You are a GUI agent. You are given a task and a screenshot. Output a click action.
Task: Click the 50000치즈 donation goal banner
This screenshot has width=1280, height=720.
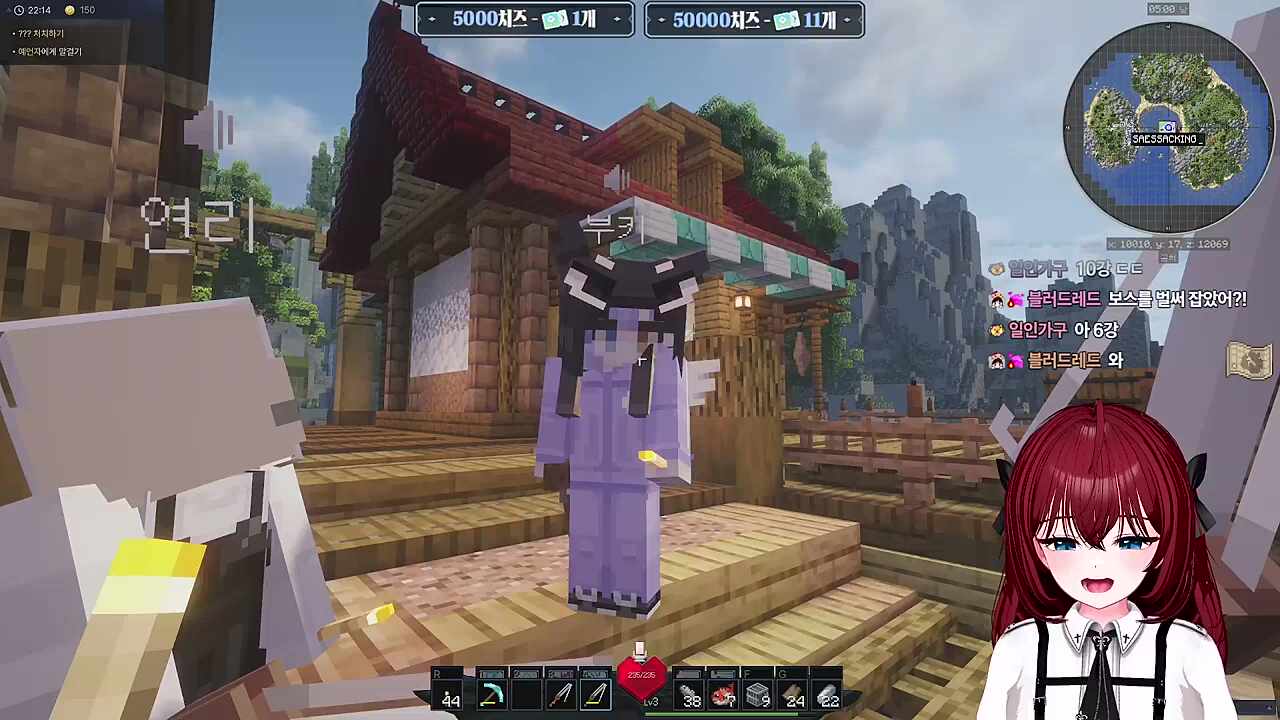(754, 20)
